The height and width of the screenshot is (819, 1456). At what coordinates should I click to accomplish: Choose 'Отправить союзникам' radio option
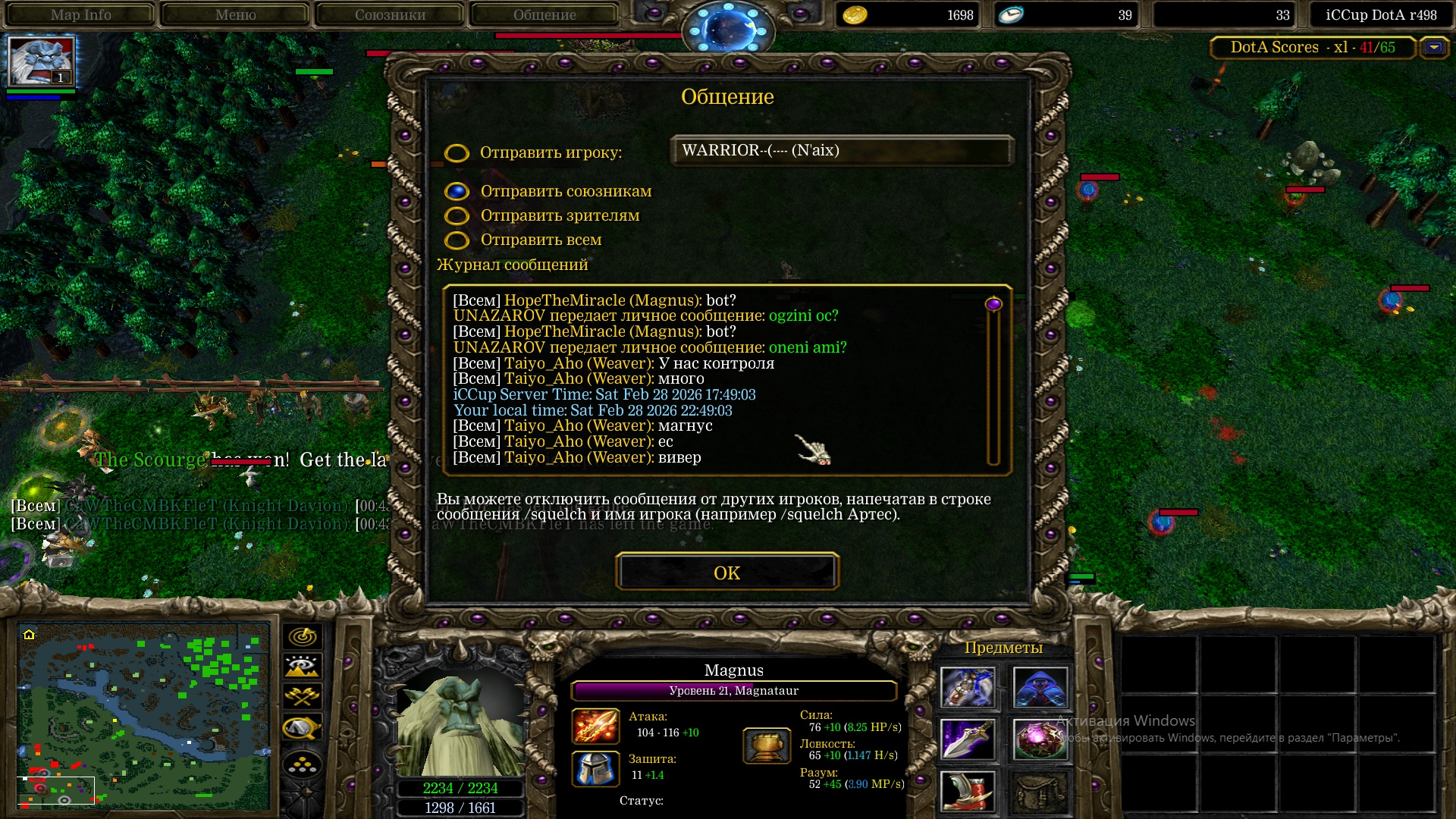point(457,192)
